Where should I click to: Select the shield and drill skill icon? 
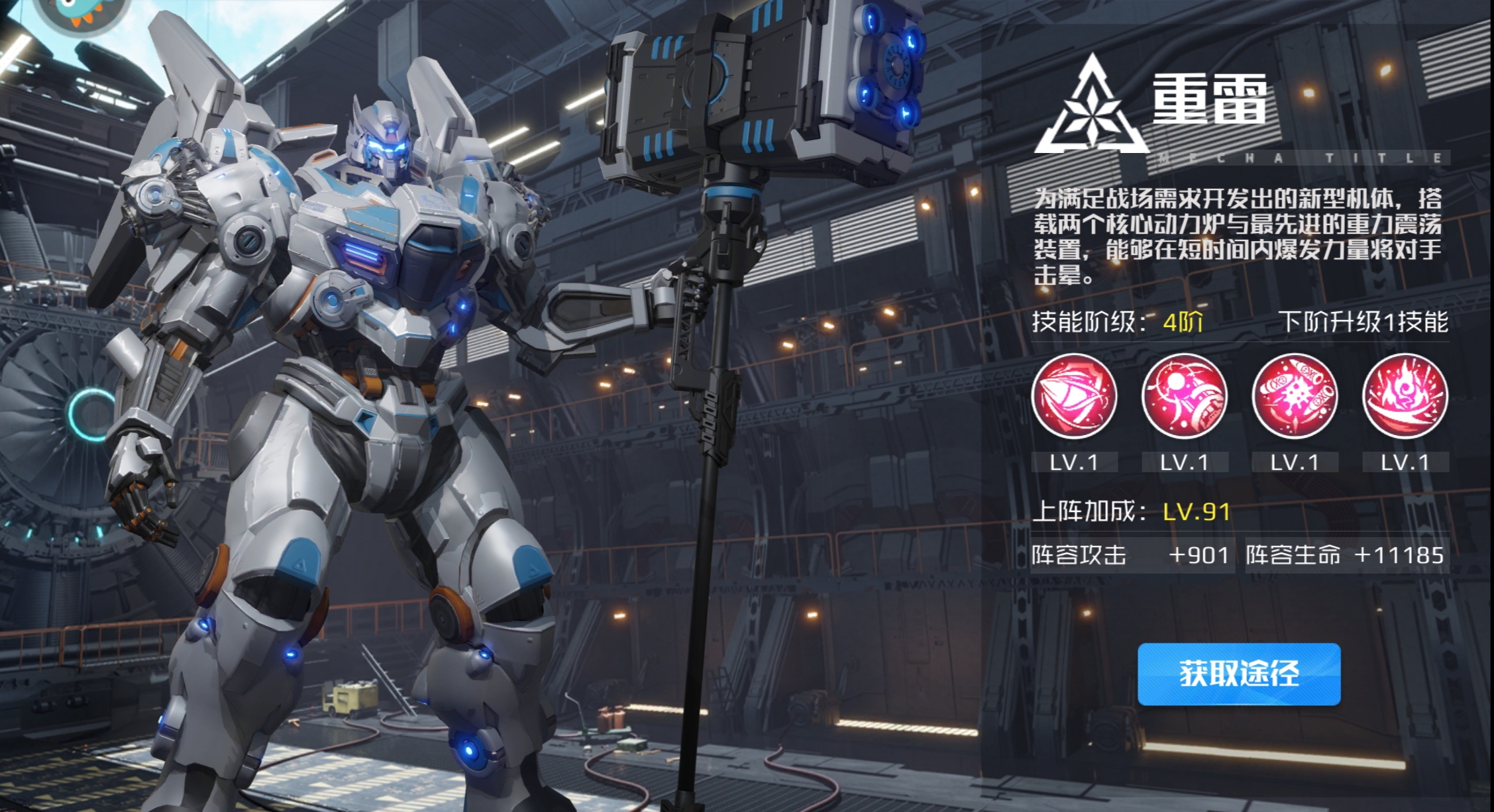click(x=1074, y=396)
